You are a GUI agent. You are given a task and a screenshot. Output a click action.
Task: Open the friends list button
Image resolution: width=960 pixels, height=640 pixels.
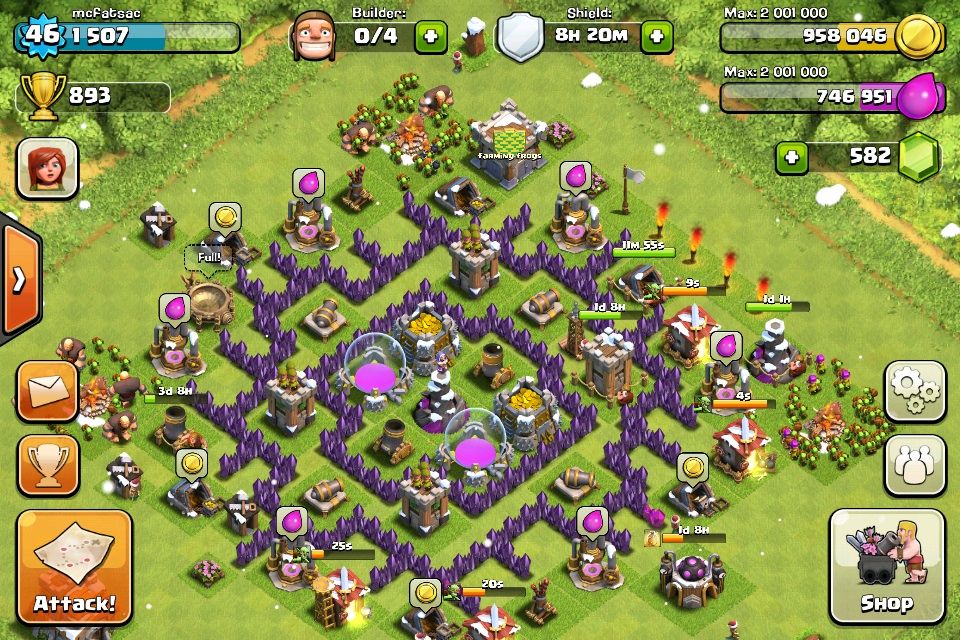click(914, 464)
